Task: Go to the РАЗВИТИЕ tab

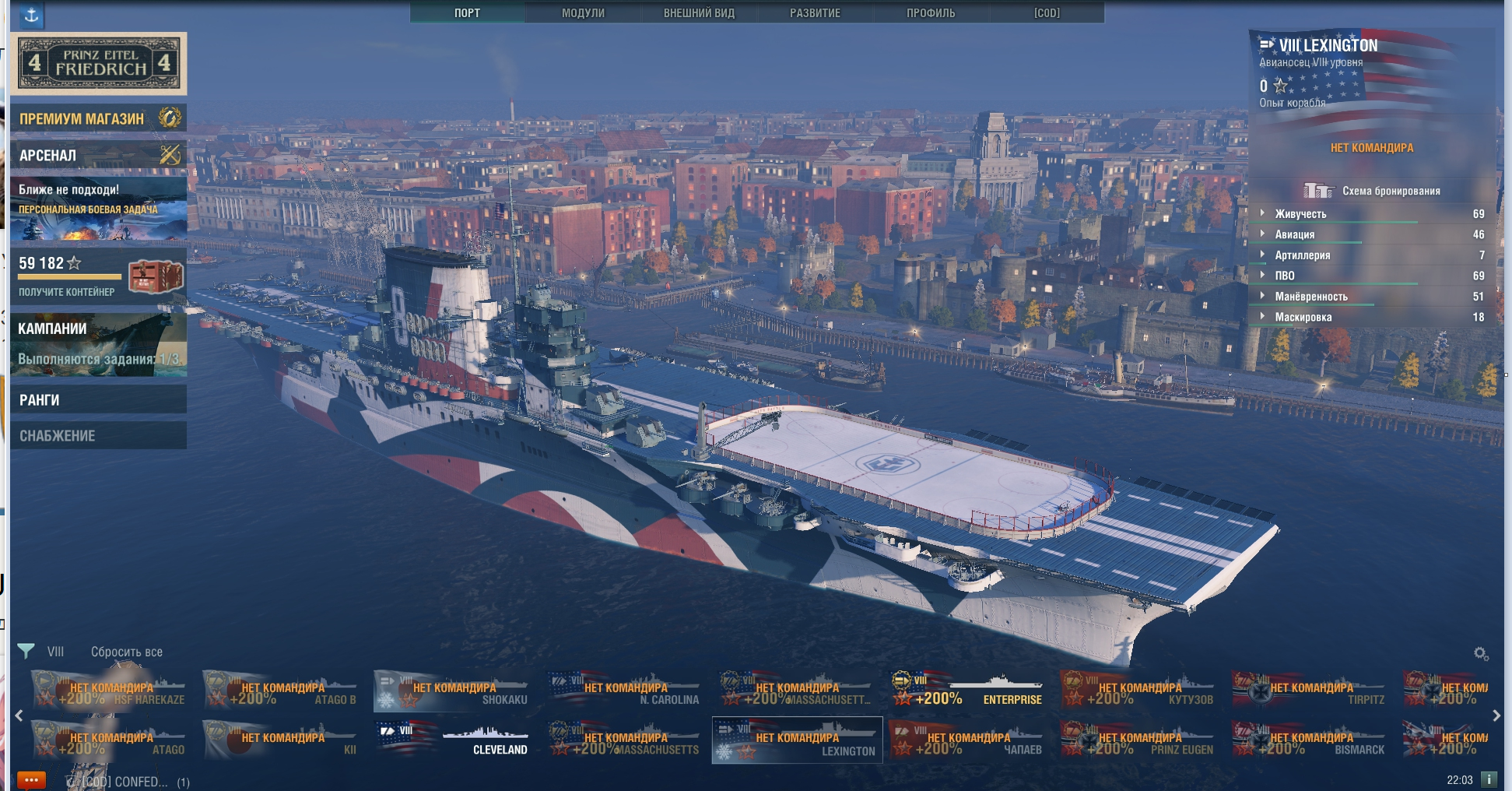Action: tap(815, 12)
